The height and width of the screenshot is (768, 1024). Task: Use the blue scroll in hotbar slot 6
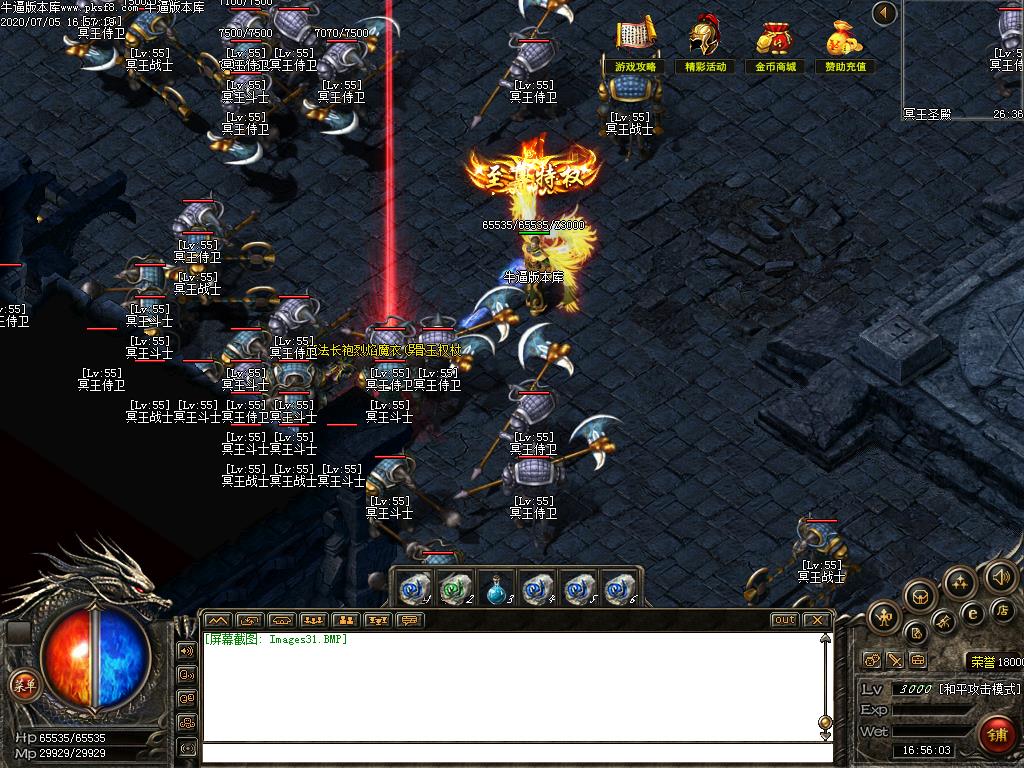point(620,589)
